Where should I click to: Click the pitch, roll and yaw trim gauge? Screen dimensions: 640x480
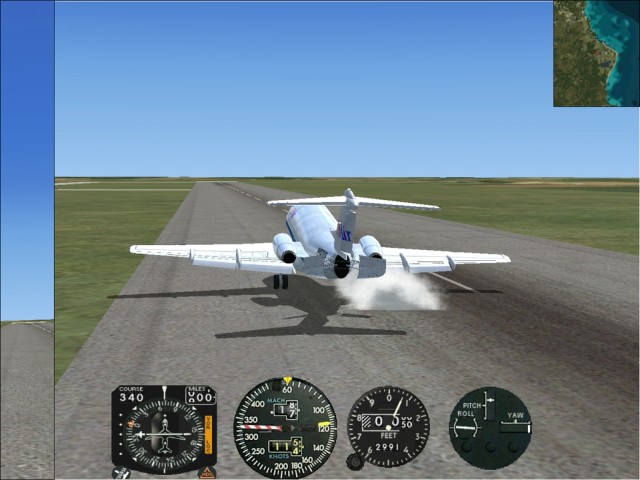coord(489,427)
